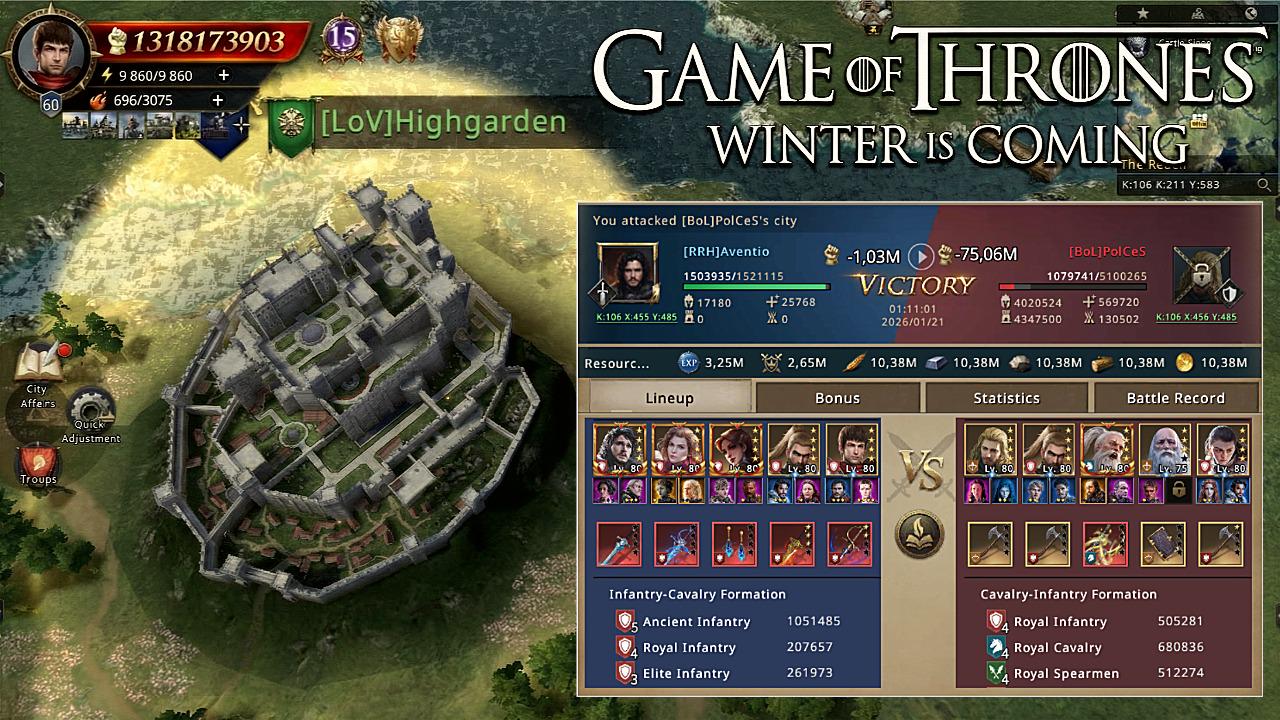Image resolution: width=1280 pixels, height=720 pixels.
Task: Switch to the Statistics tab
Action: click(1006, 398)
